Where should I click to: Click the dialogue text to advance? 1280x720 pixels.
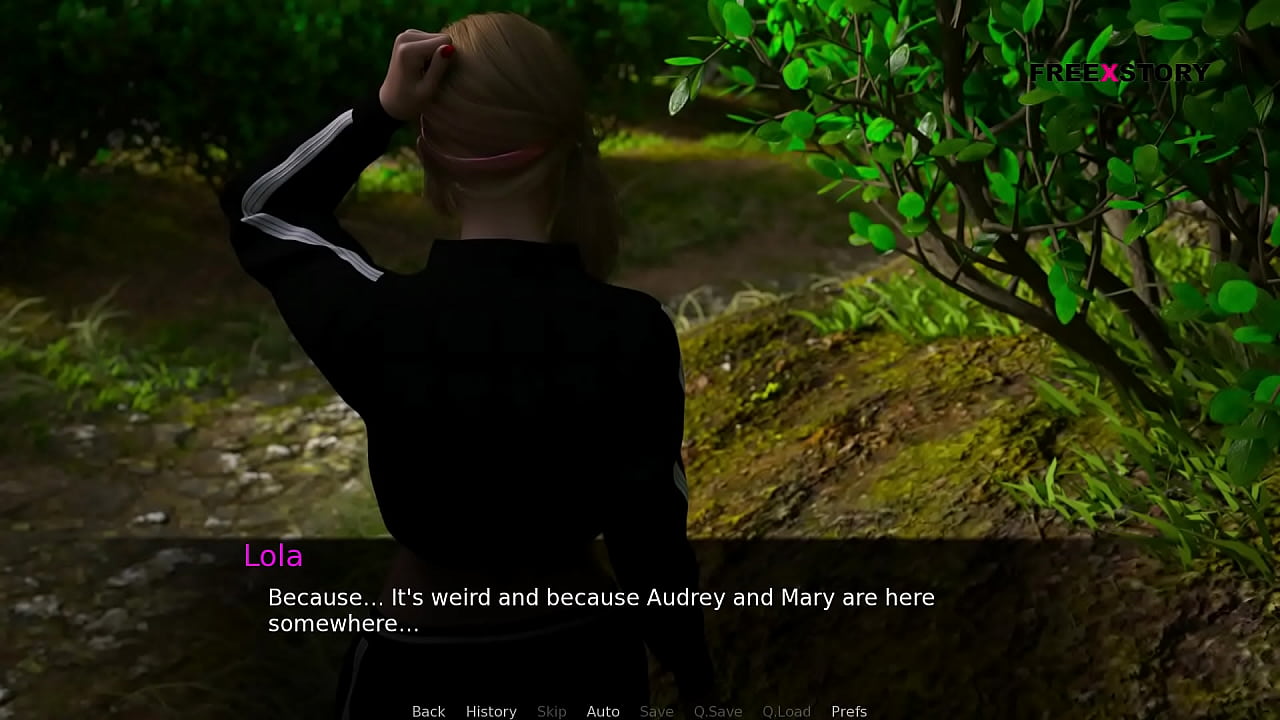(x=600, y=597)
